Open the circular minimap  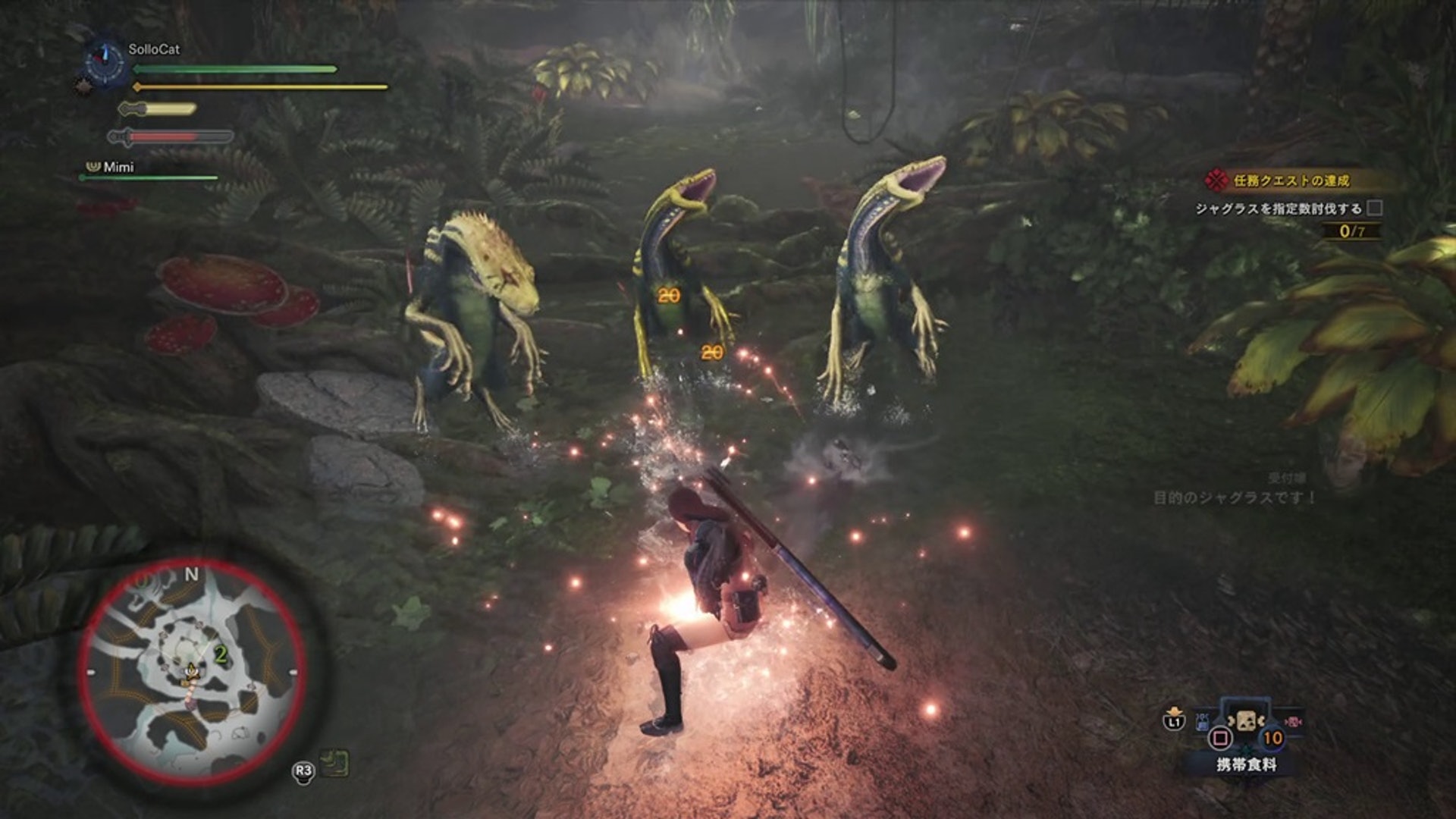[192, 671]
